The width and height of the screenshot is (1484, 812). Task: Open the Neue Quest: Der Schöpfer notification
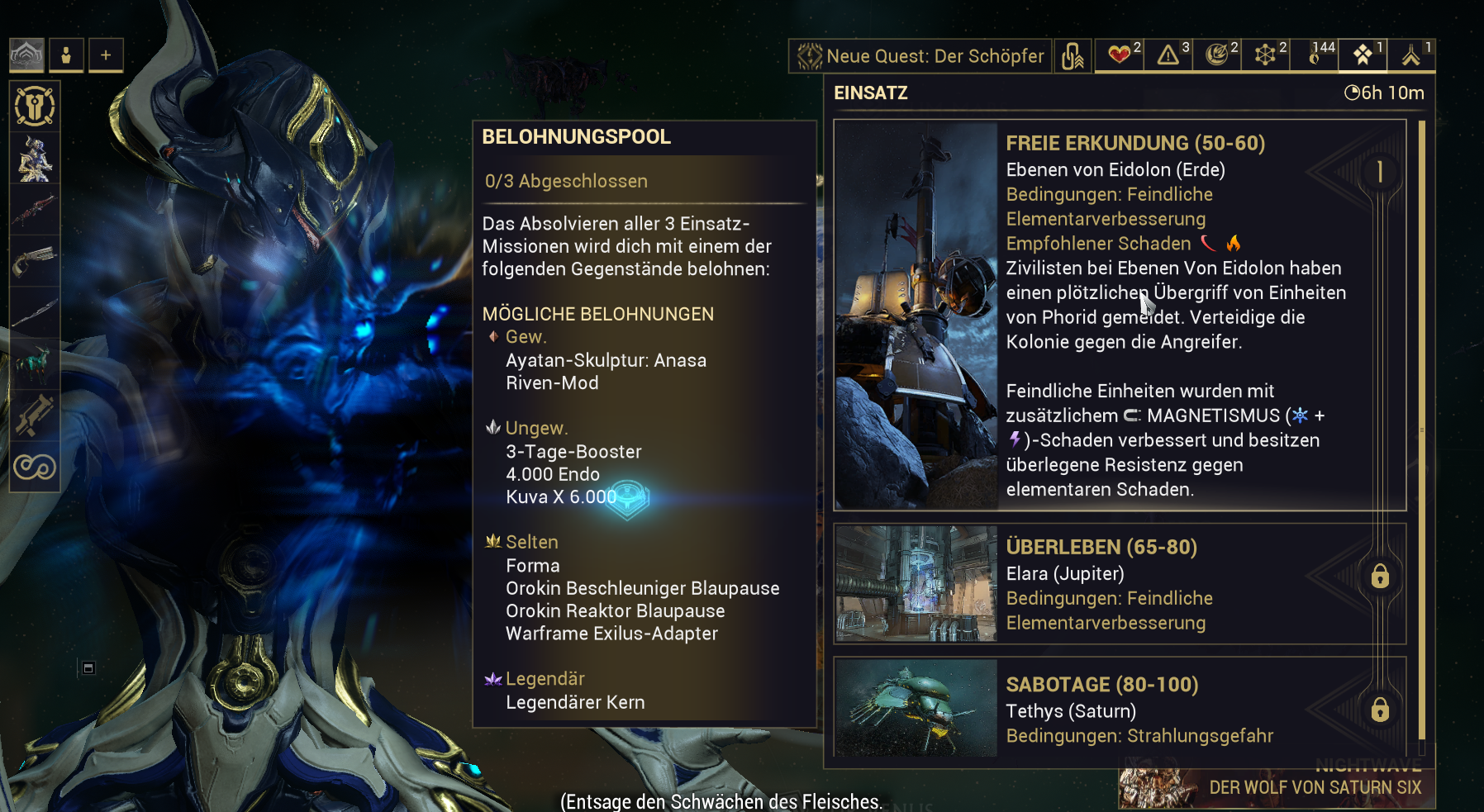920,56
